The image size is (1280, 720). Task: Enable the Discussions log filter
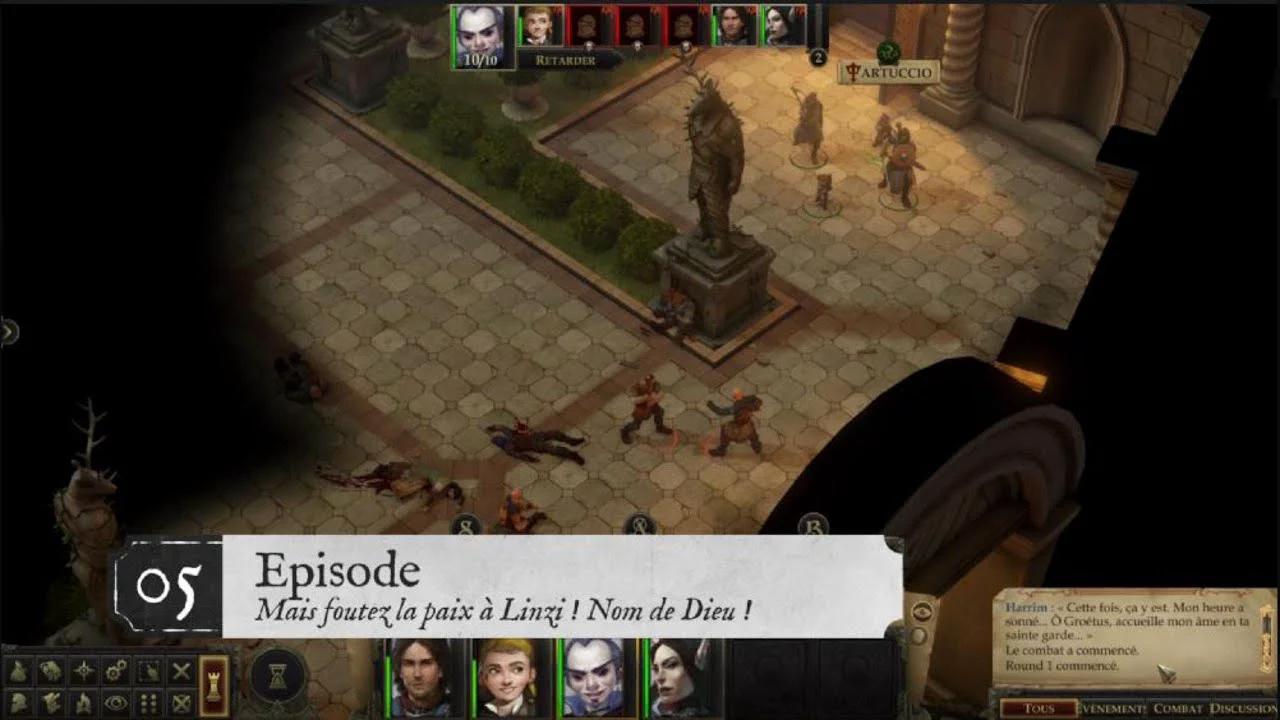(x=1244, y=708)
